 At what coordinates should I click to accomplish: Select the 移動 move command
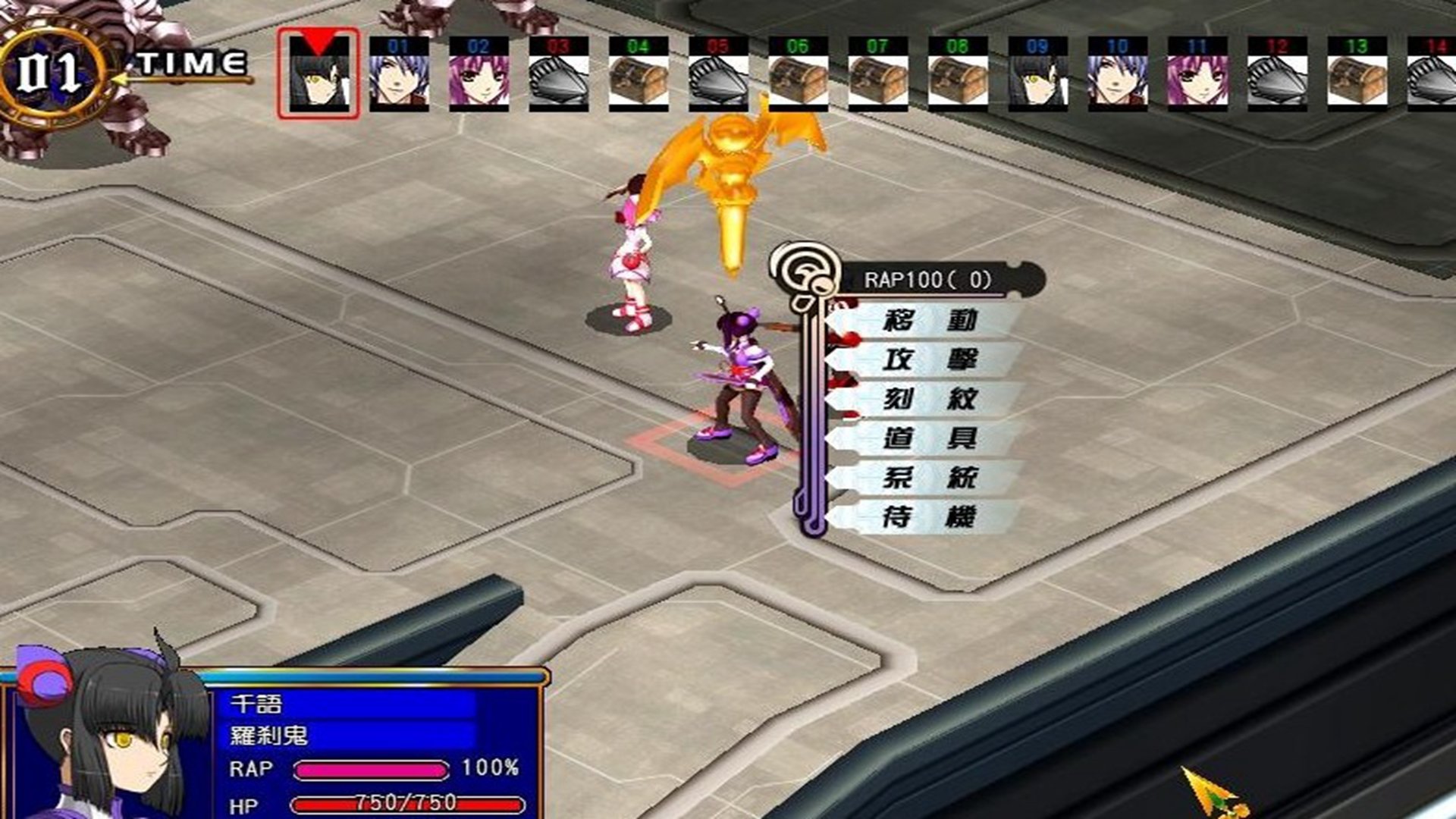(928, 321)
